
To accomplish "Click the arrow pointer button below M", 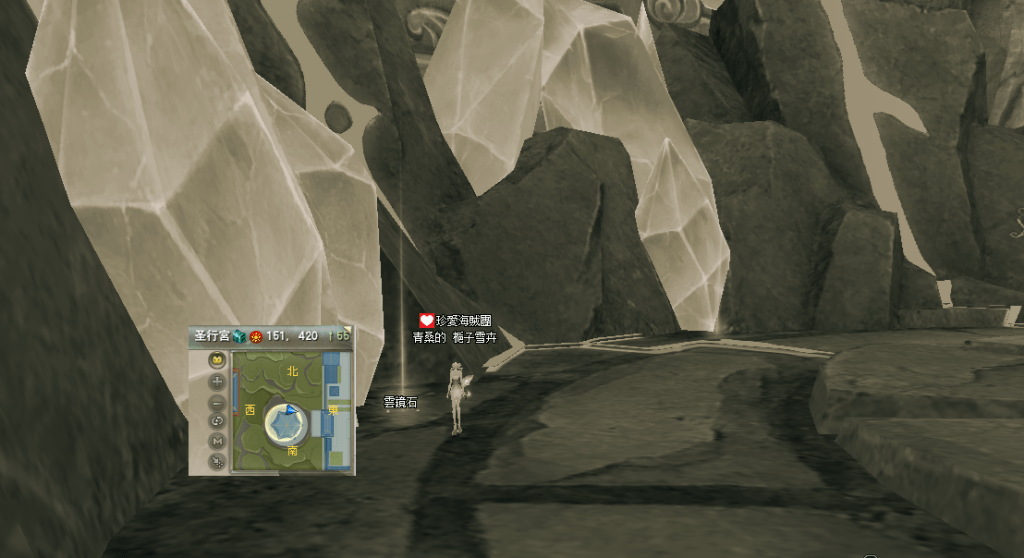I will (x=217, y=461).
